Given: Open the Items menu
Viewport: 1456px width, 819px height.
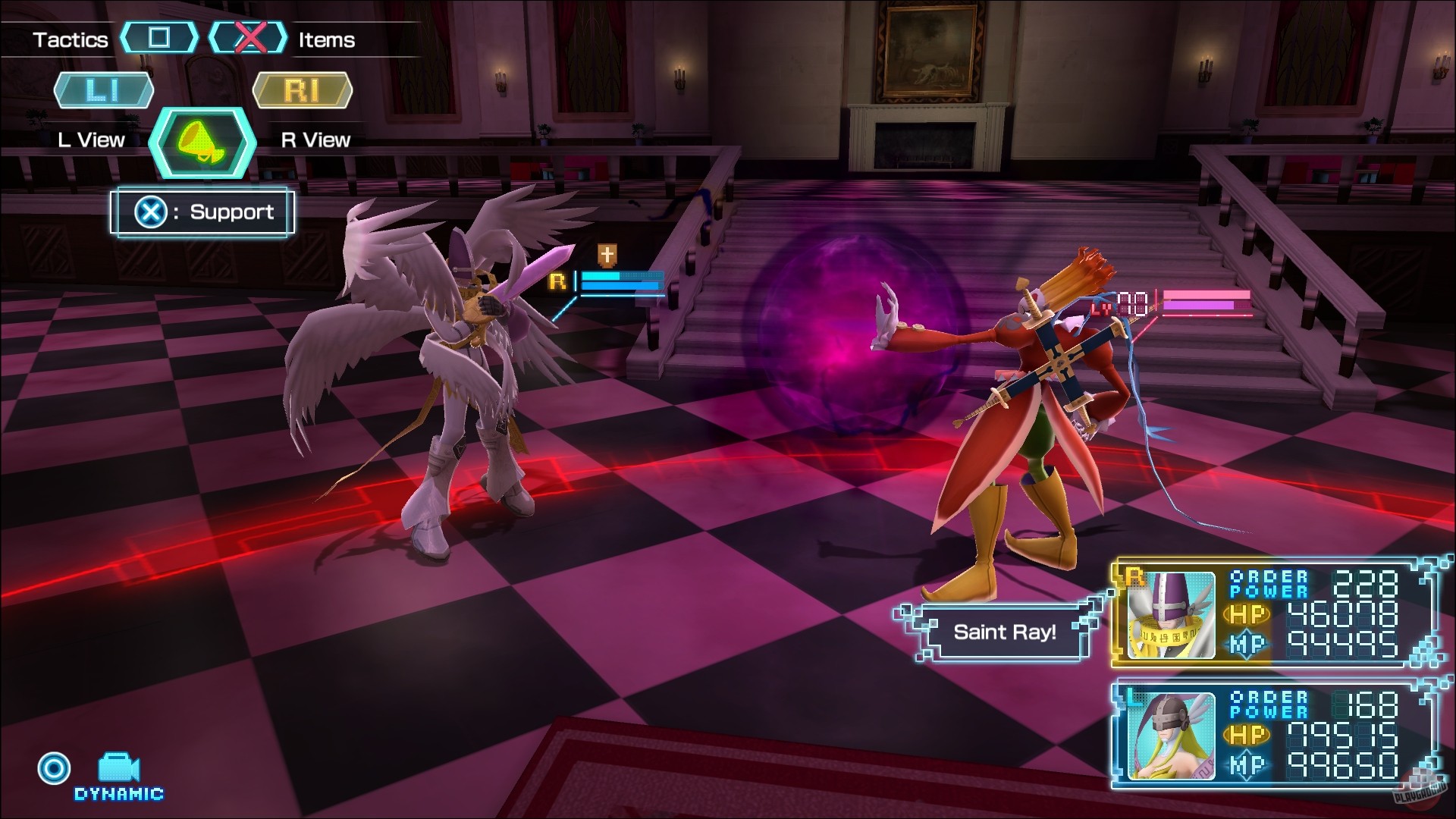Looking at the screenshot, I should tap(326, 39).
